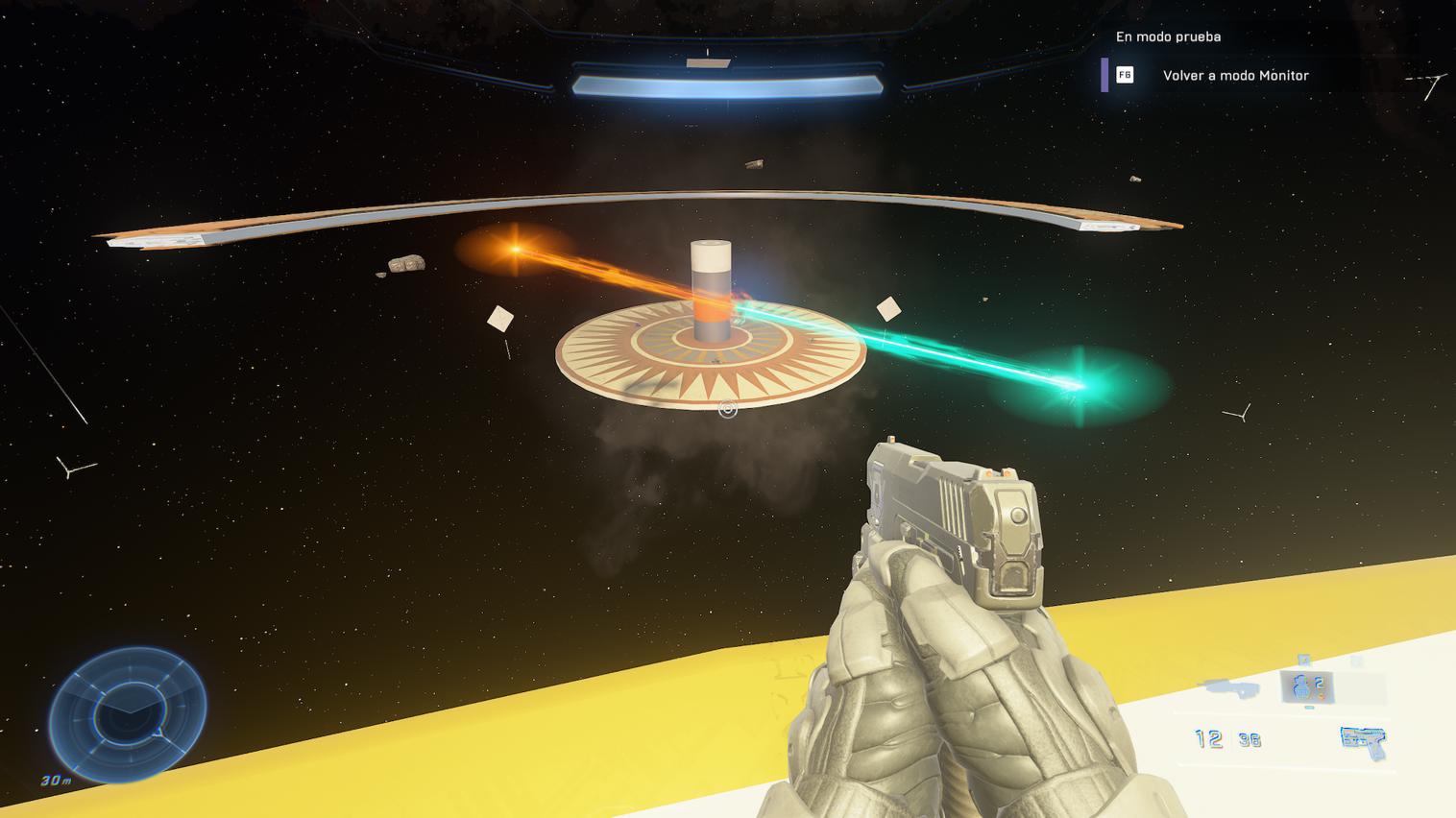Click Volver a modo Monitor

point(1235,76)
